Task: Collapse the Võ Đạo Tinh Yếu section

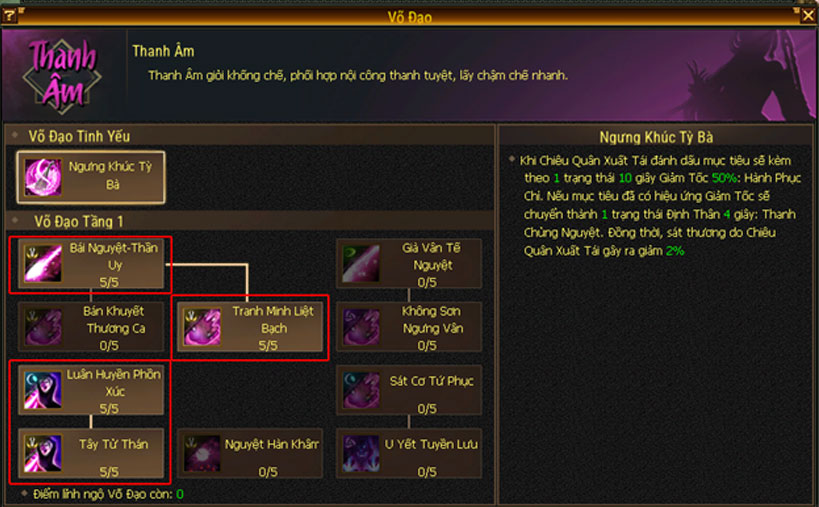Action: coord(16,136)
